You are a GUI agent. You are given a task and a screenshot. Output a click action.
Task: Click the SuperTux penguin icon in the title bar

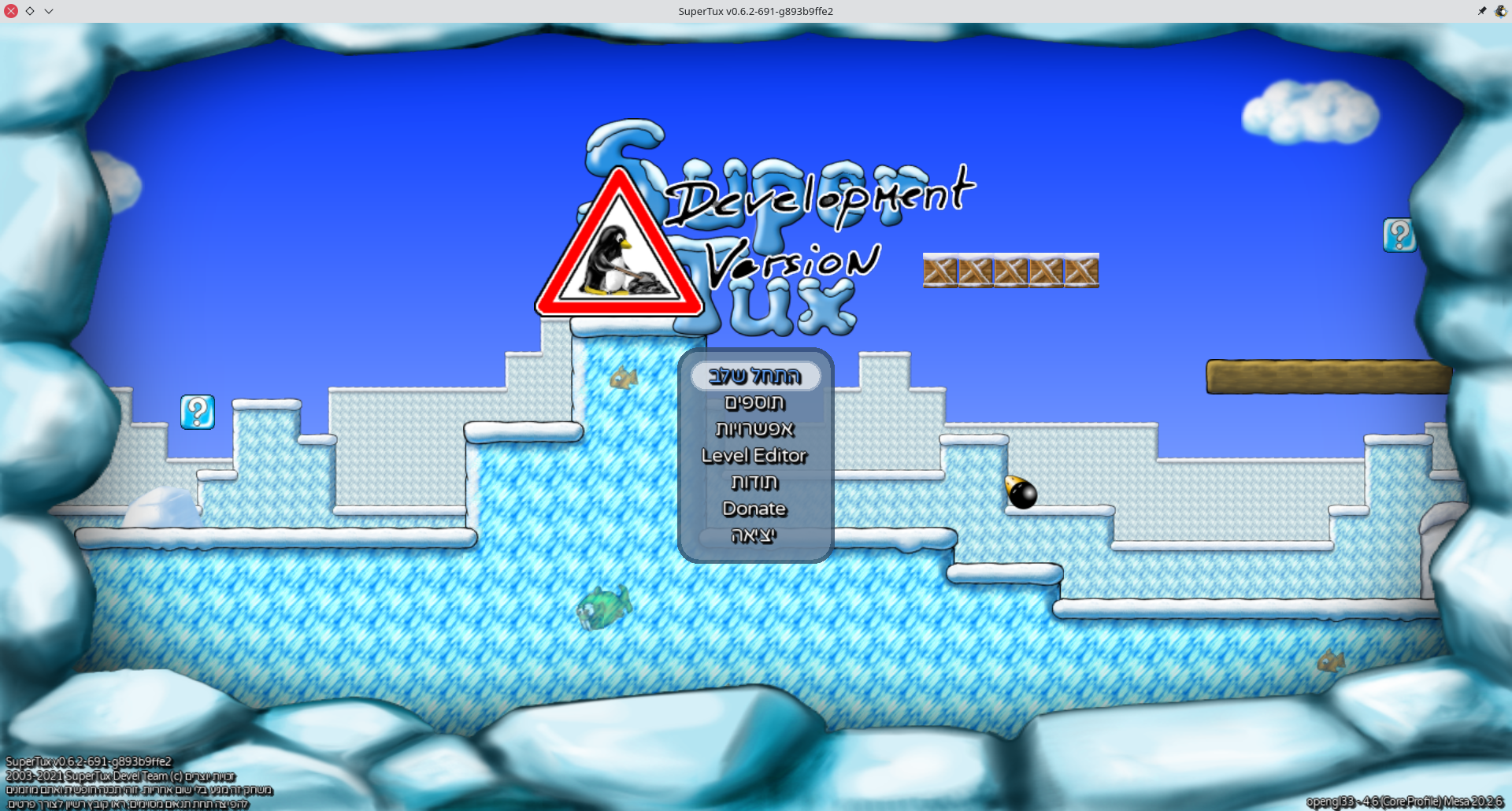point(1499,11)
